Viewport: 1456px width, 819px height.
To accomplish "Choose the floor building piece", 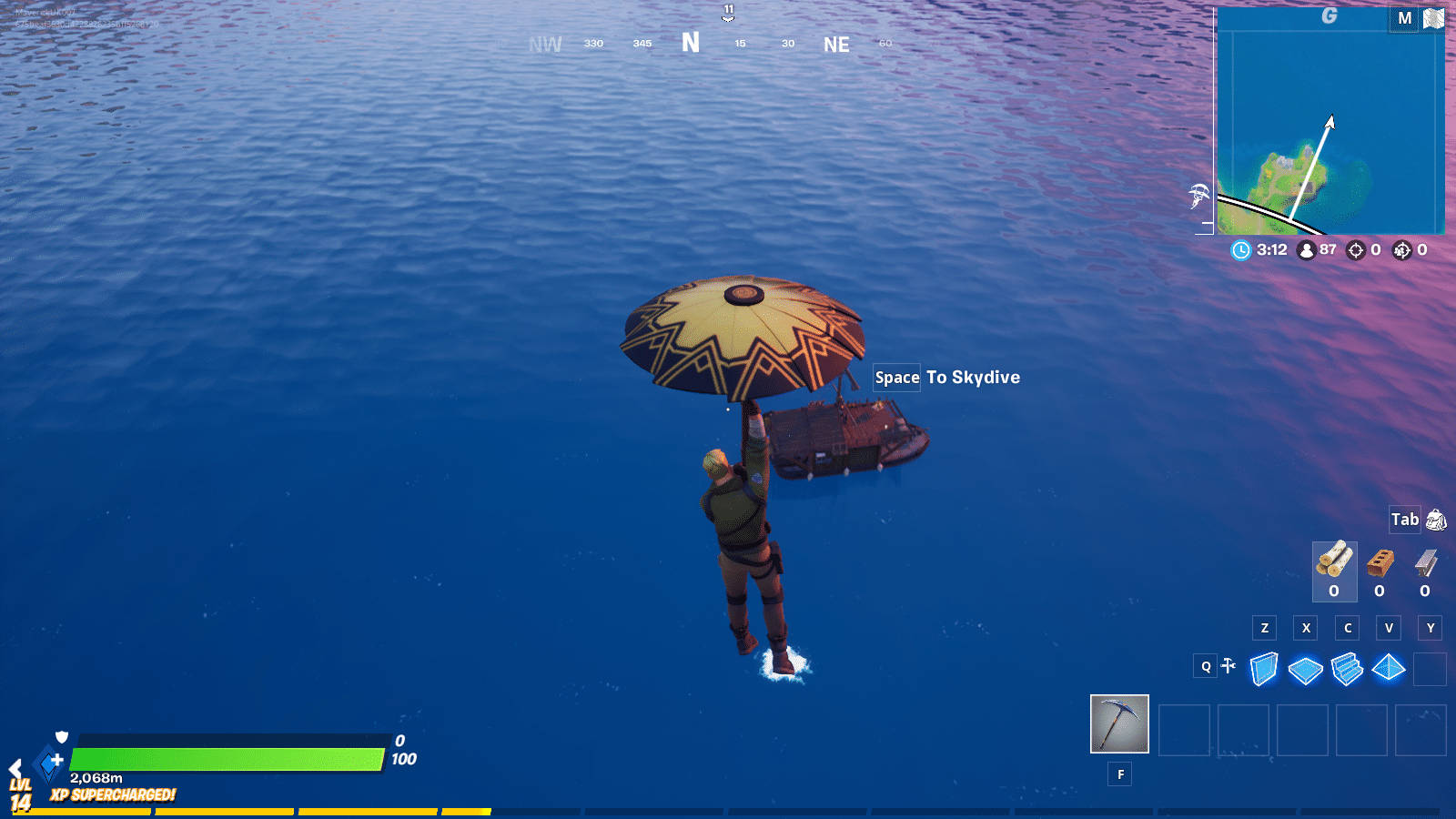I will (1305, 671).
